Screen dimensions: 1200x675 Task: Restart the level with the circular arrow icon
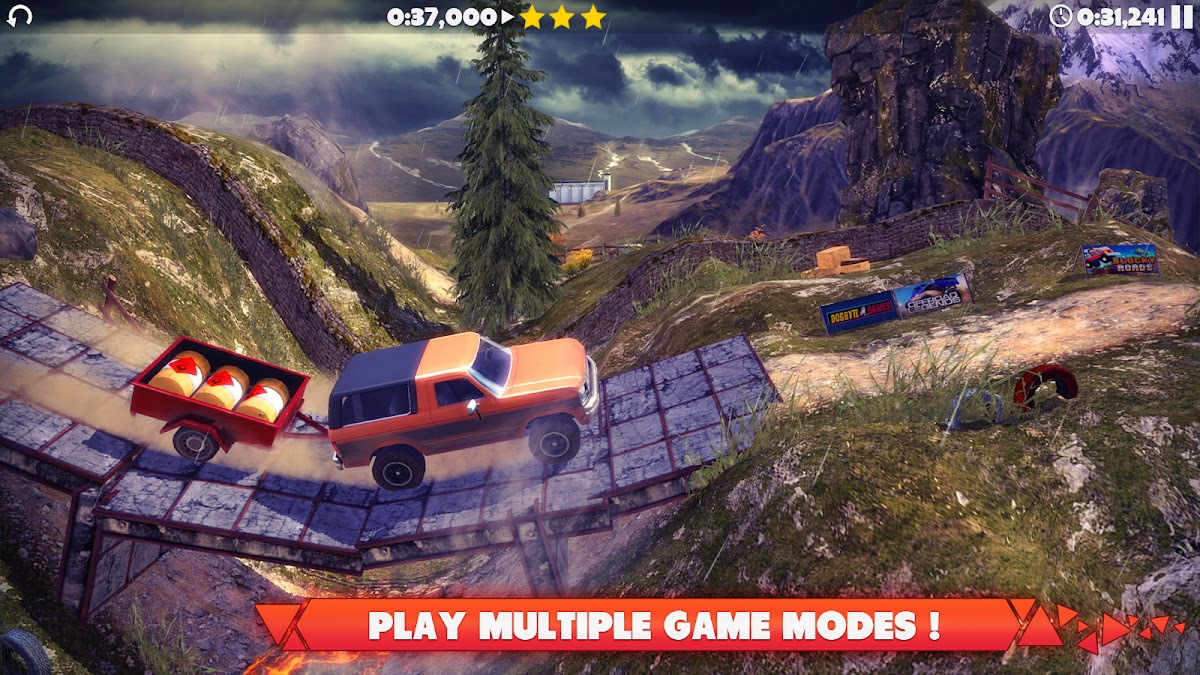click(x=19, y=15)
